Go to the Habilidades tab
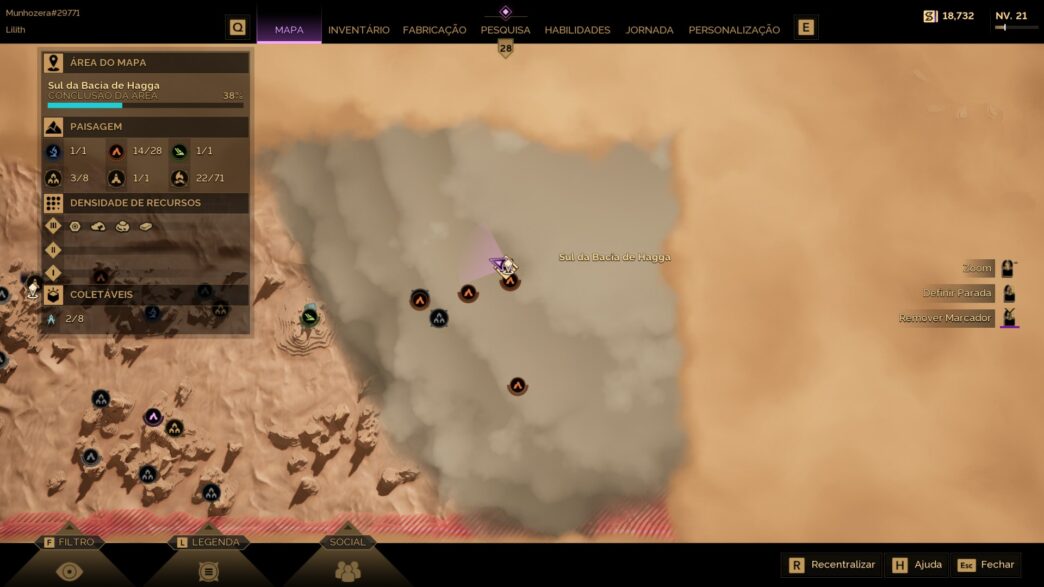Image resolution: width=1044 pixels, height=587 pixels. [577, 30]
